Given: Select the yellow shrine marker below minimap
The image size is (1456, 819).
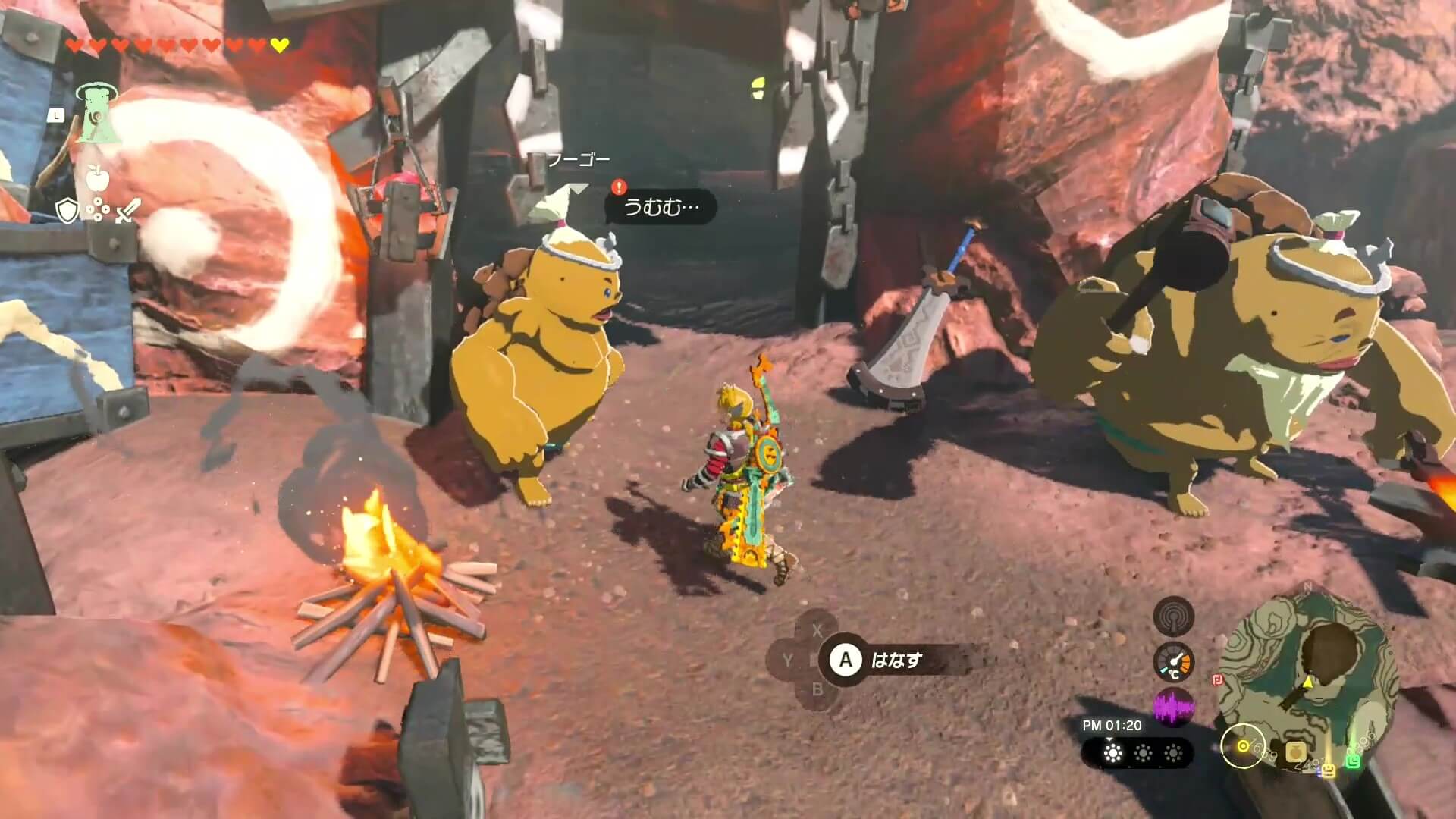Looking at the screenshot, I should (1327, 770).
